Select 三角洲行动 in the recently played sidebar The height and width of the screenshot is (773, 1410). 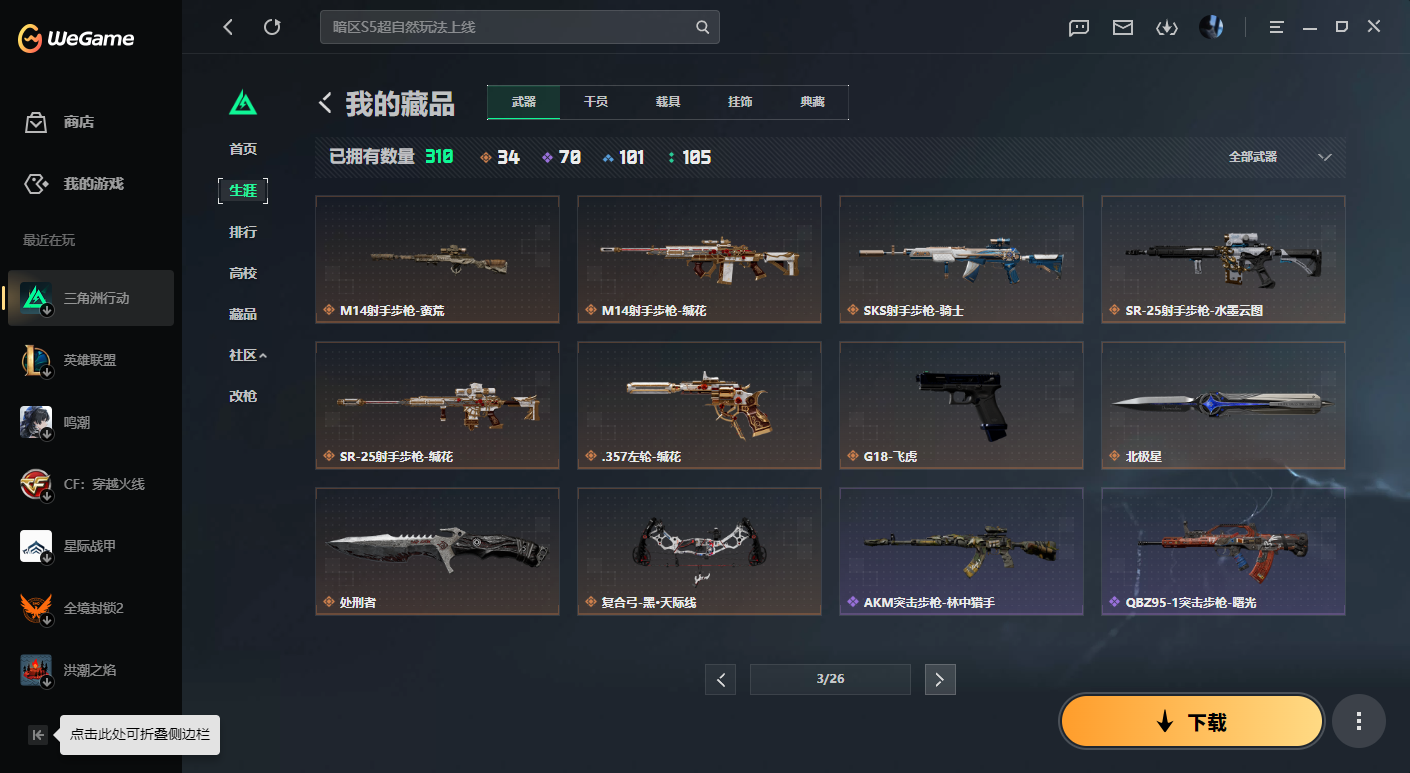pos(90,297)
